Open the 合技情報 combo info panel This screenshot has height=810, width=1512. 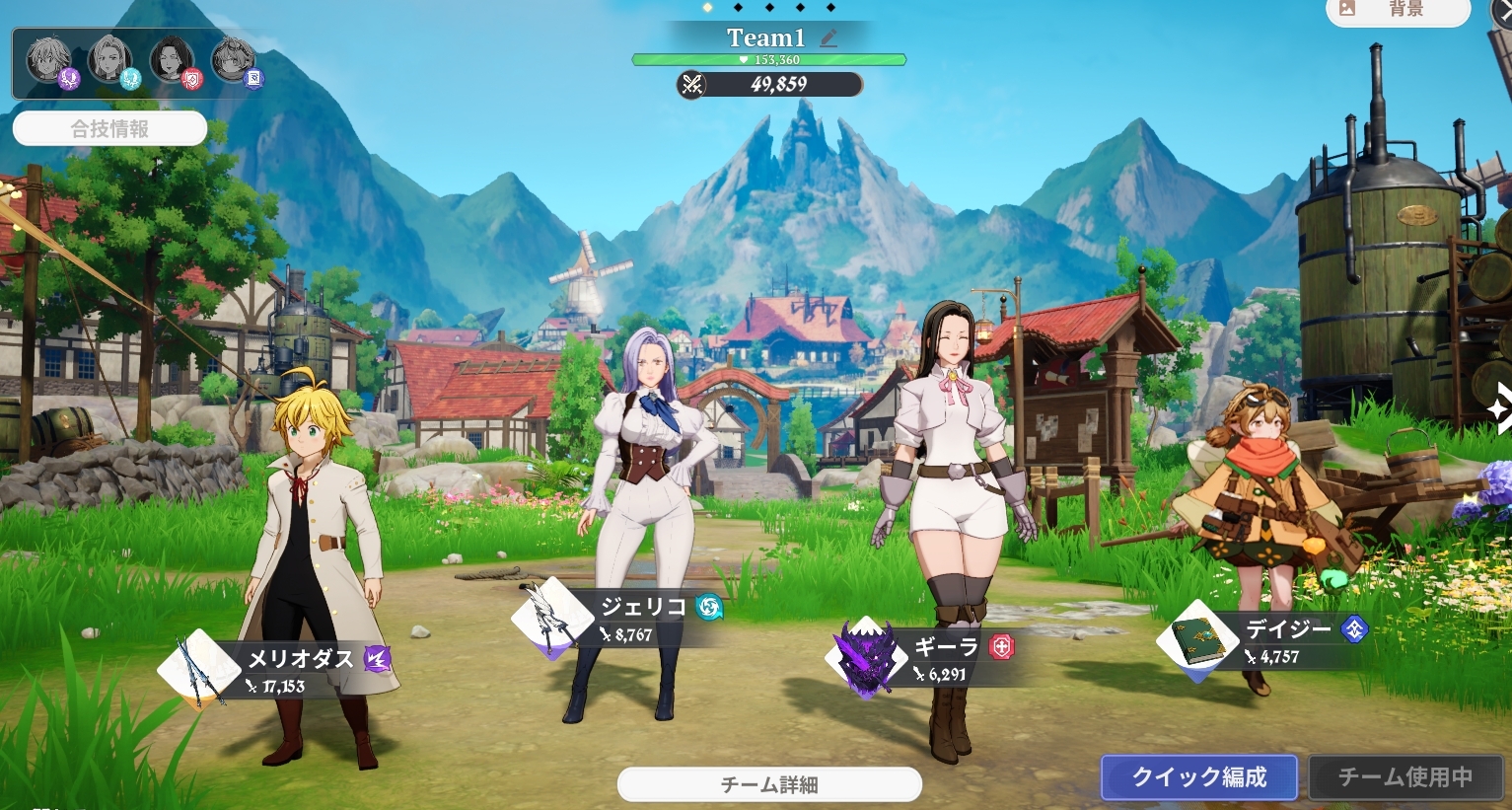109,128
